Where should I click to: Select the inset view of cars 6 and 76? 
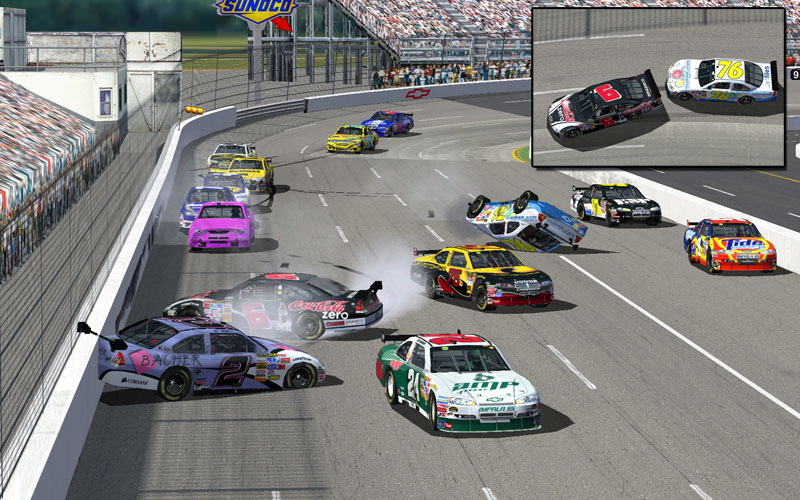coord(658,87)
